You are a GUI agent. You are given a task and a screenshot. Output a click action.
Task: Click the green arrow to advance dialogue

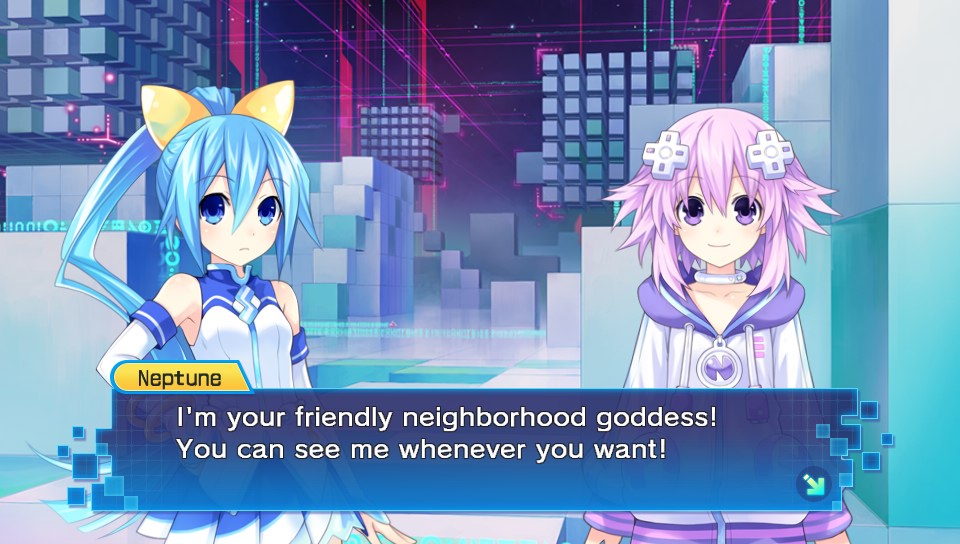[x=813, y=485]
